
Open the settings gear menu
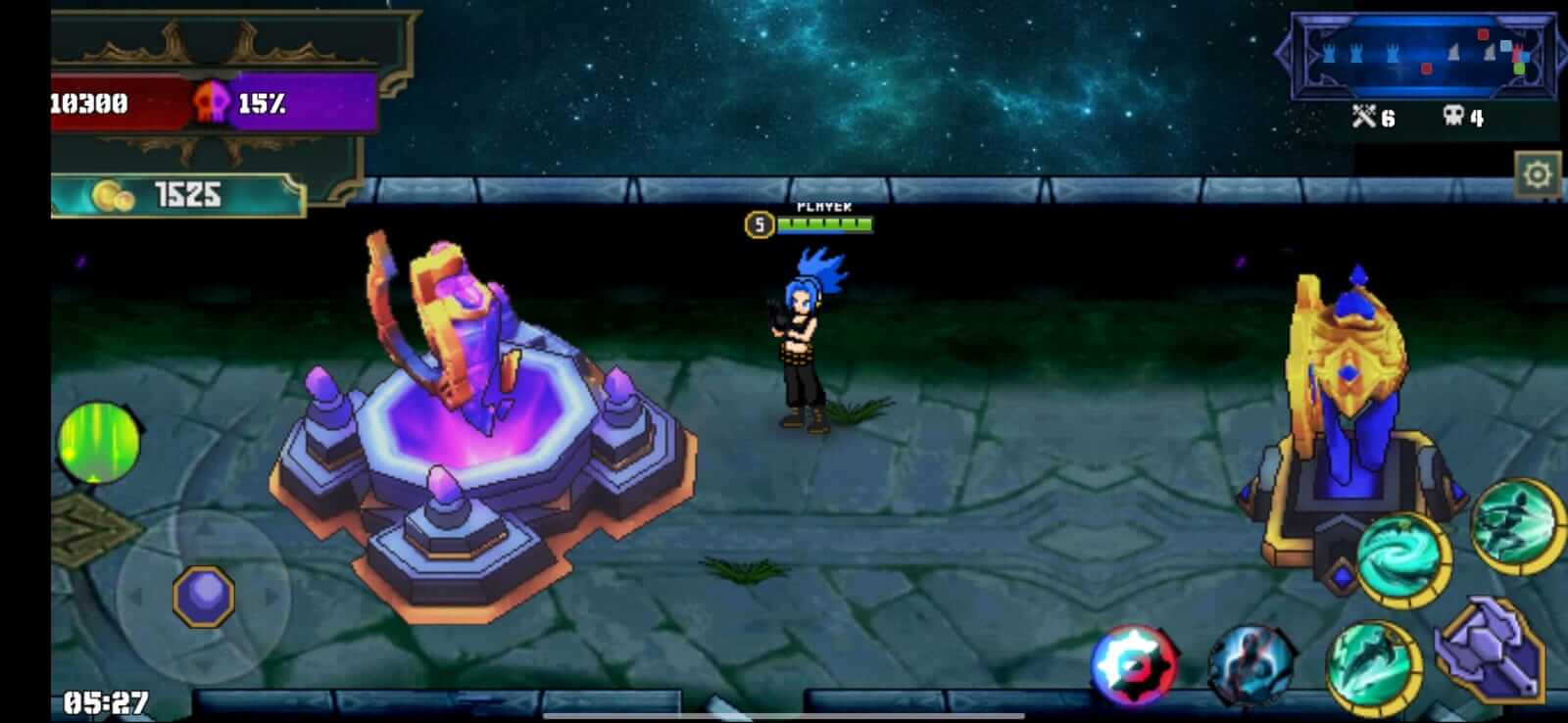[x=1540, y=171]
